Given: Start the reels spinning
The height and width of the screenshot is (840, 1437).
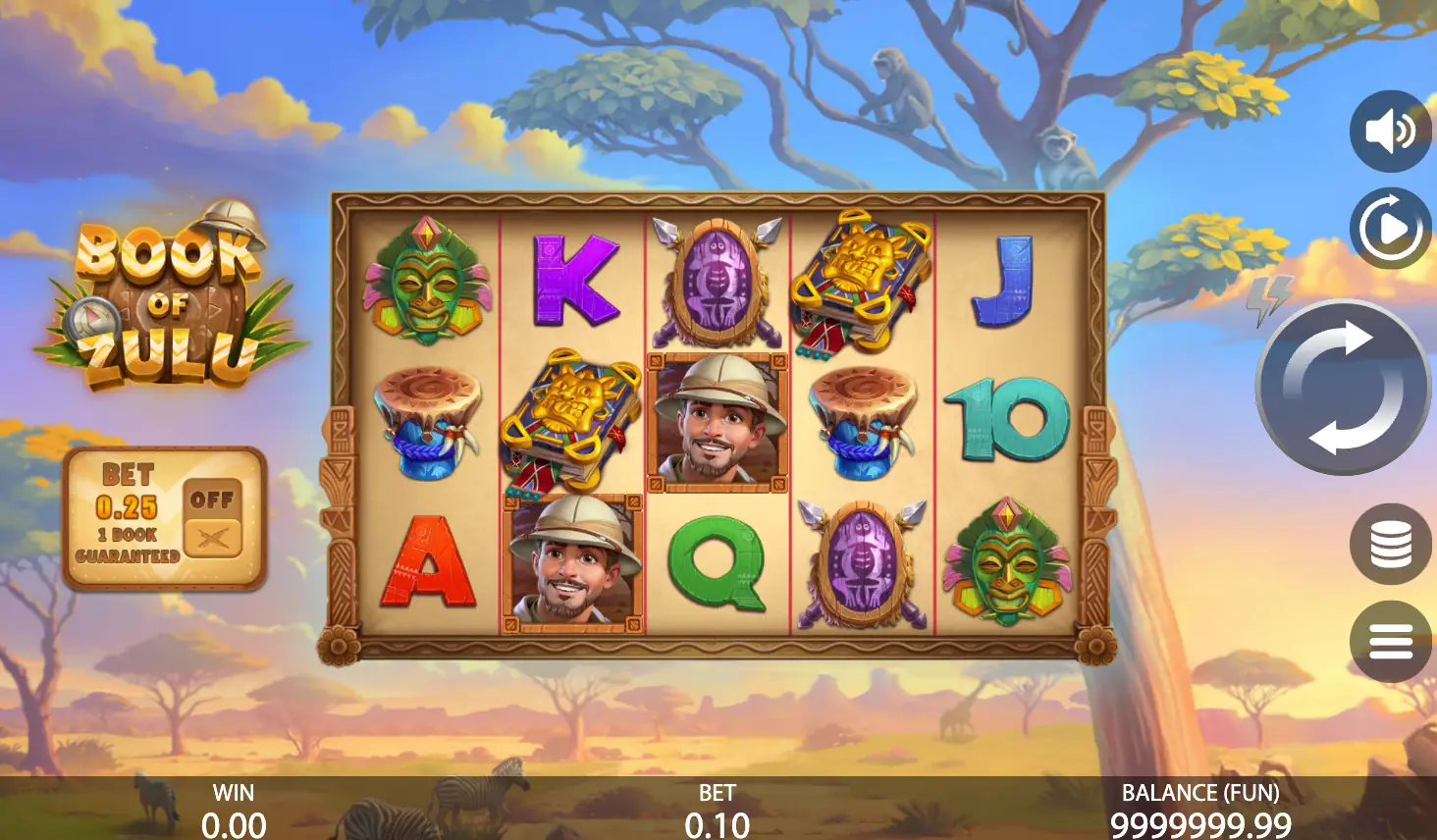Looking at the screenshot, I should tap(1343, 387).
